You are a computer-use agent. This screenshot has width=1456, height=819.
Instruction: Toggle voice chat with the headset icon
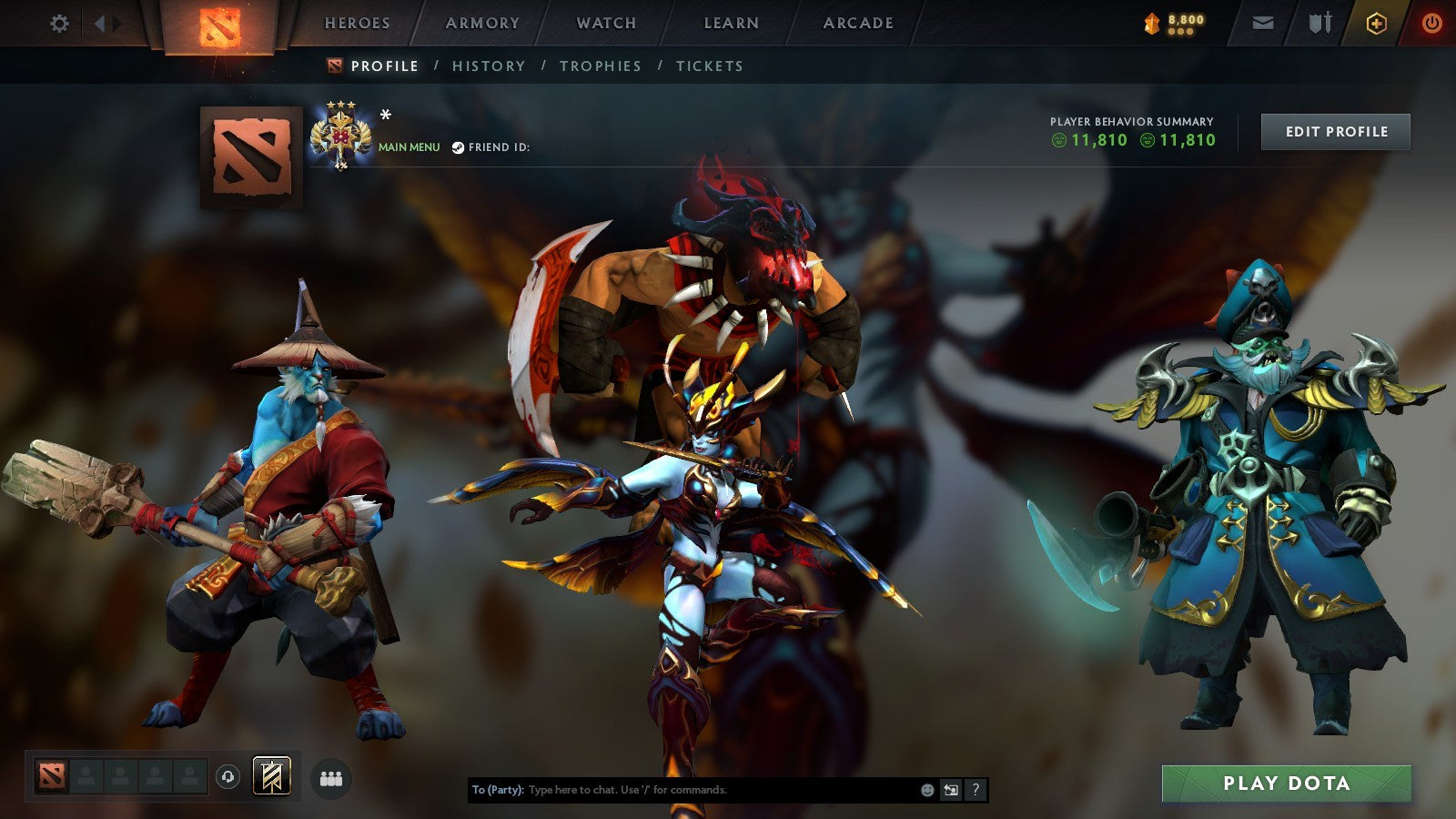pyautogui.click(x=227, y=774)
